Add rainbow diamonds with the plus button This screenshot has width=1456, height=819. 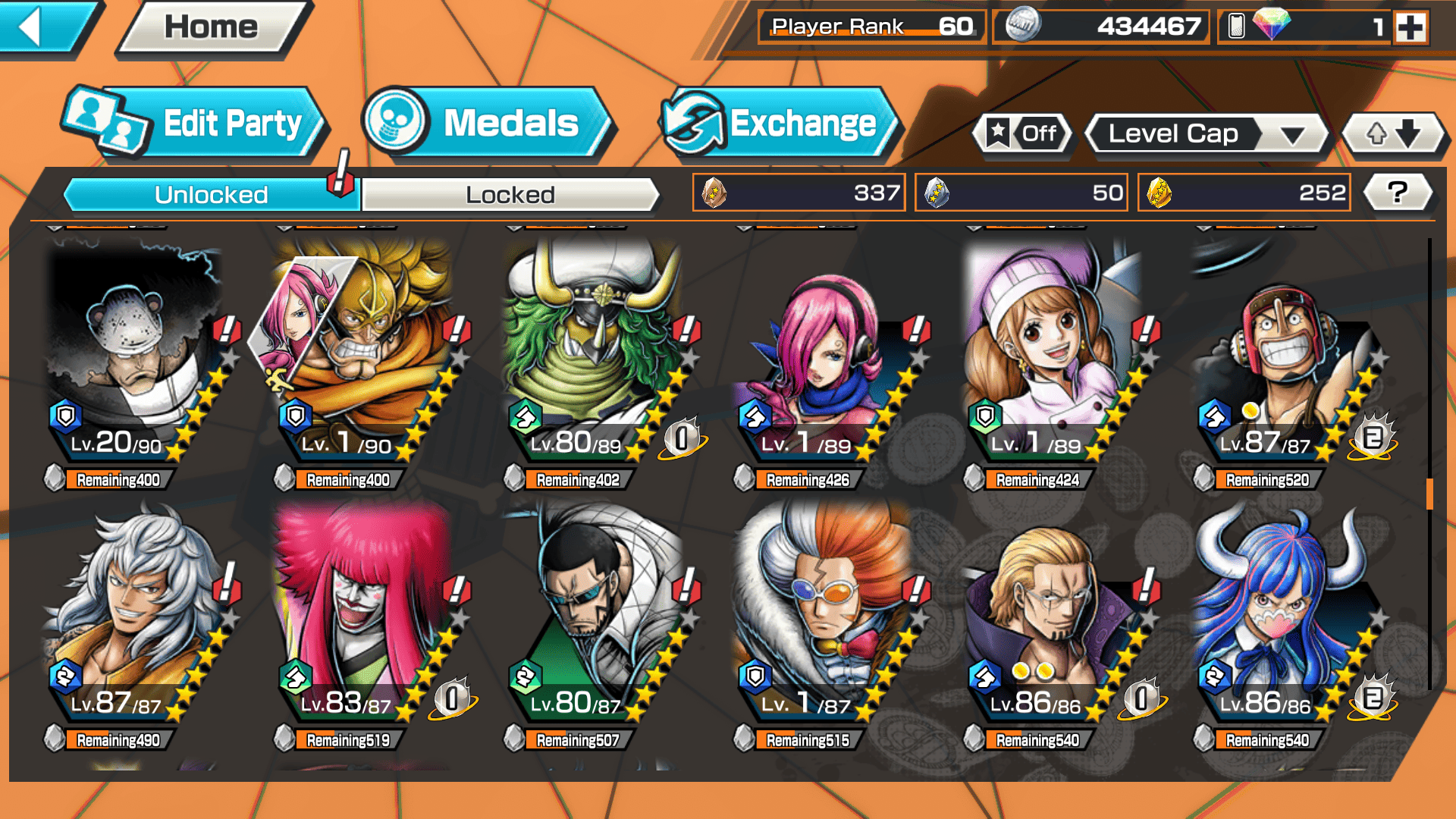(1410, 27)
